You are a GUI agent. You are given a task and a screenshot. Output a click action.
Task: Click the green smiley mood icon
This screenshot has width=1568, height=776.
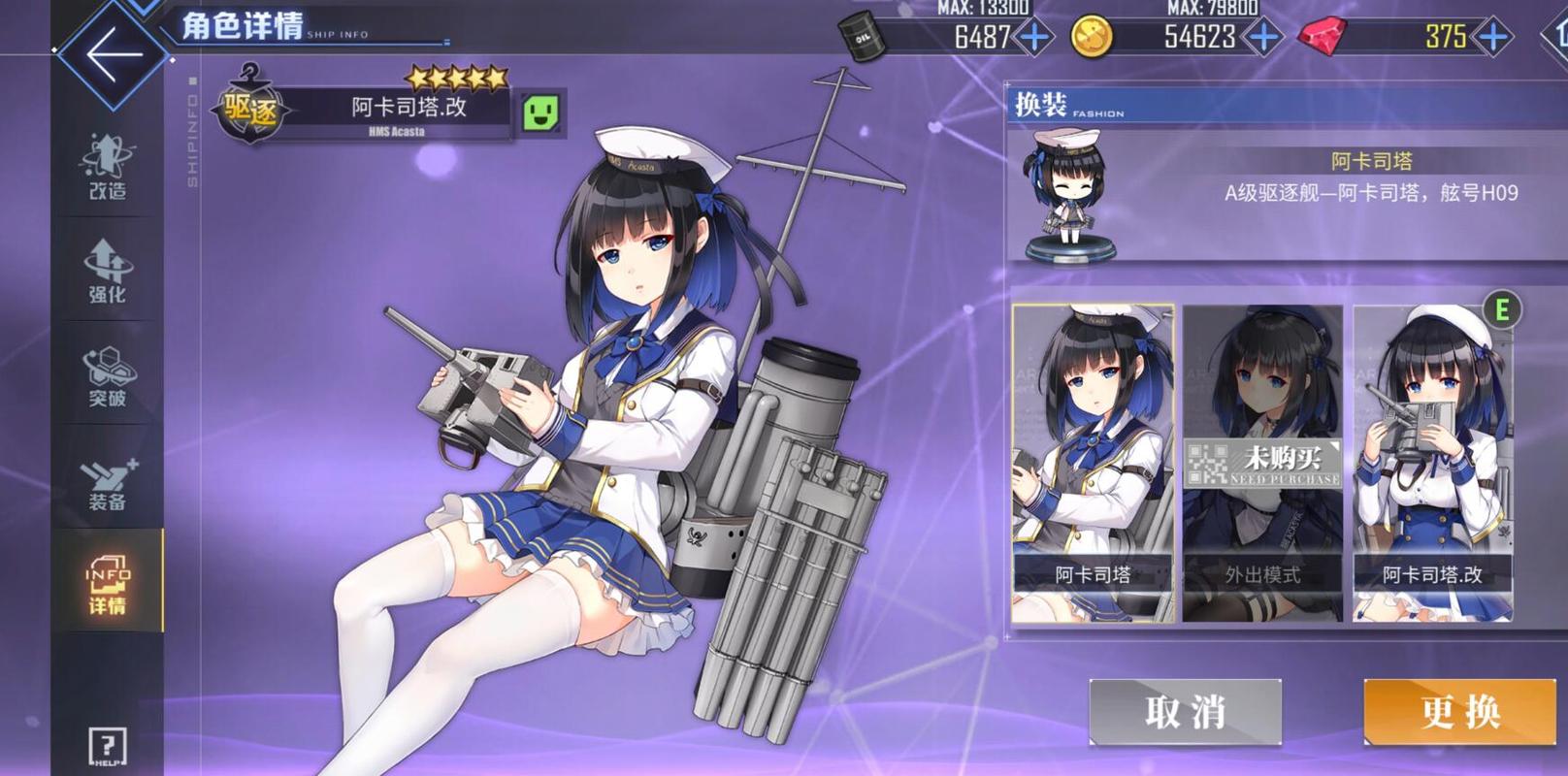(x=541, y=113)
